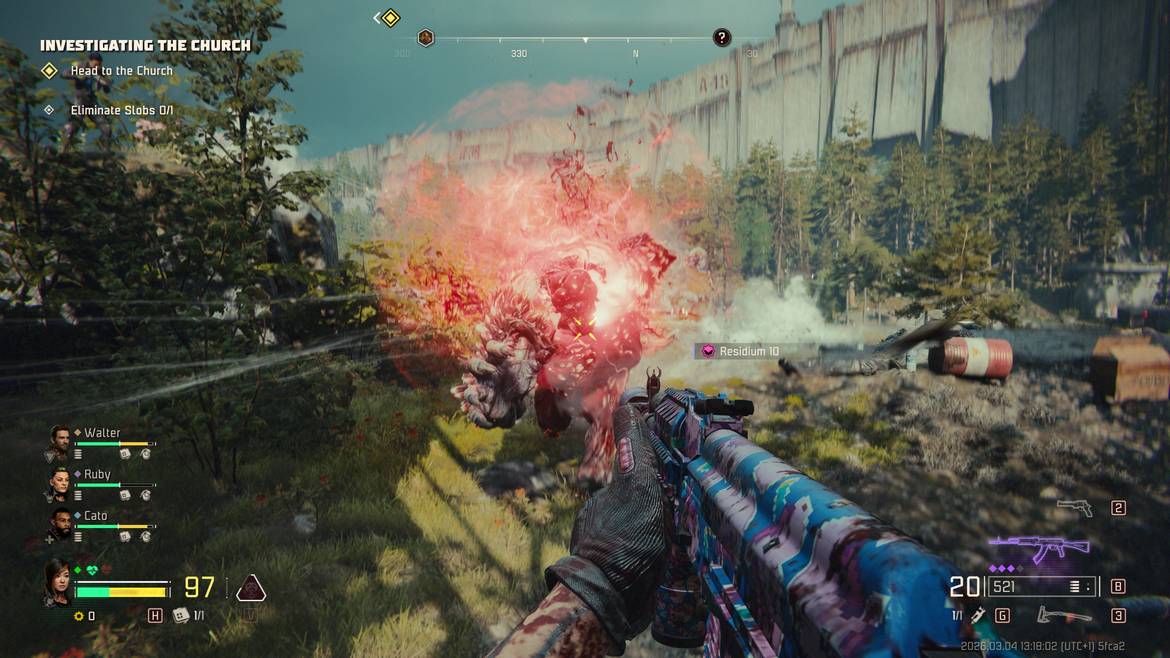The width and height of the screenshot is (1170, 658).
Task: Select Walter's squad portrait
Action: pyautogui.click(x=61, y=438)
